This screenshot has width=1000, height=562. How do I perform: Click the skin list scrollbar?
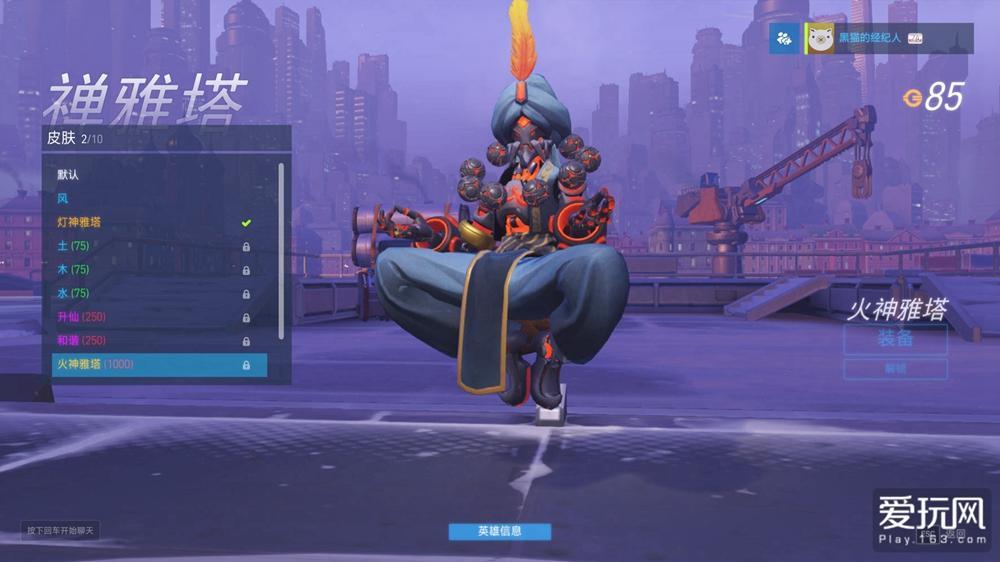281,250
